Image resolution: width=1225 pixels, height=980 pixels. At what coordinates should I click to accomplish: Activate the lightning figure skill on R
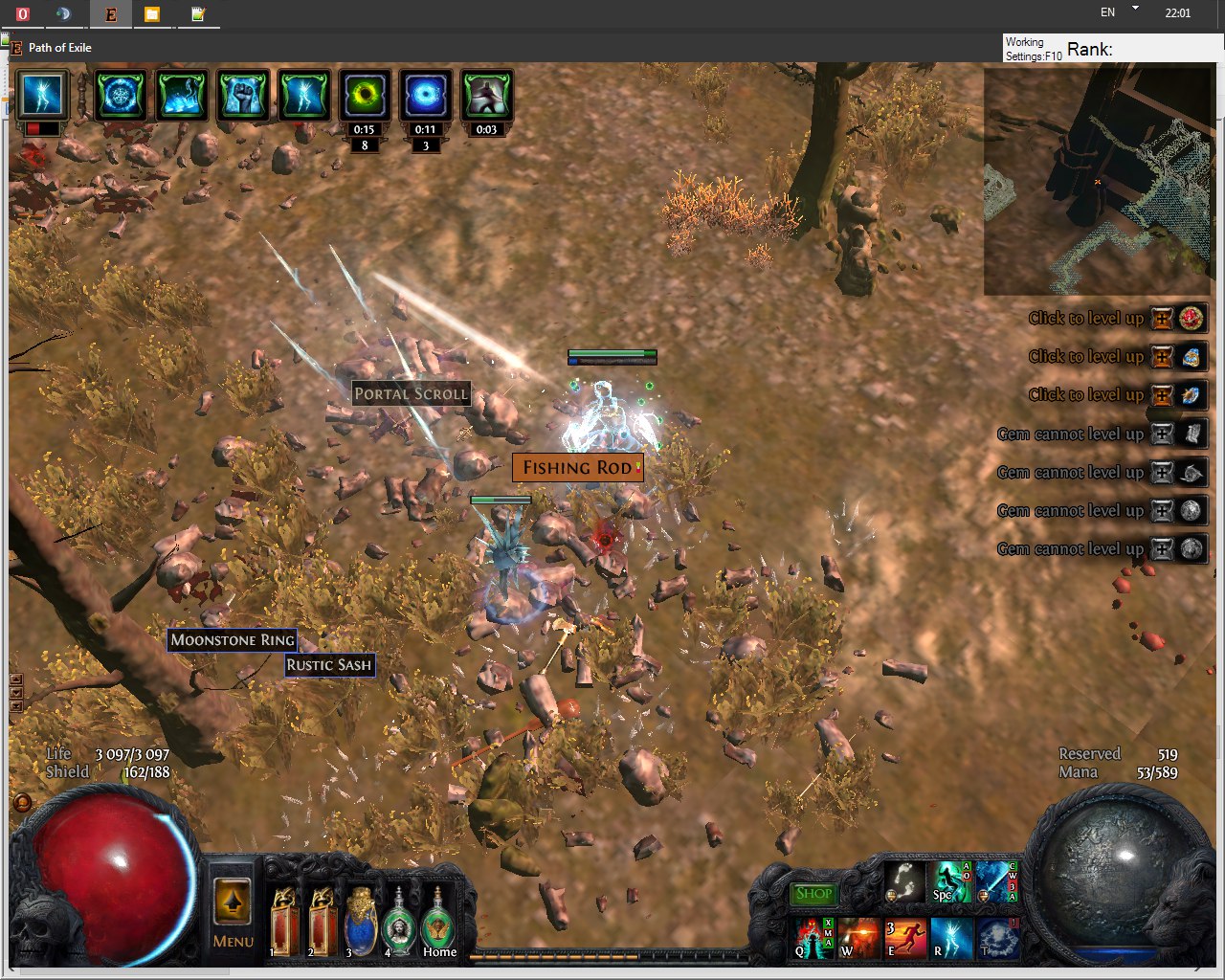[x=951, y=938]
